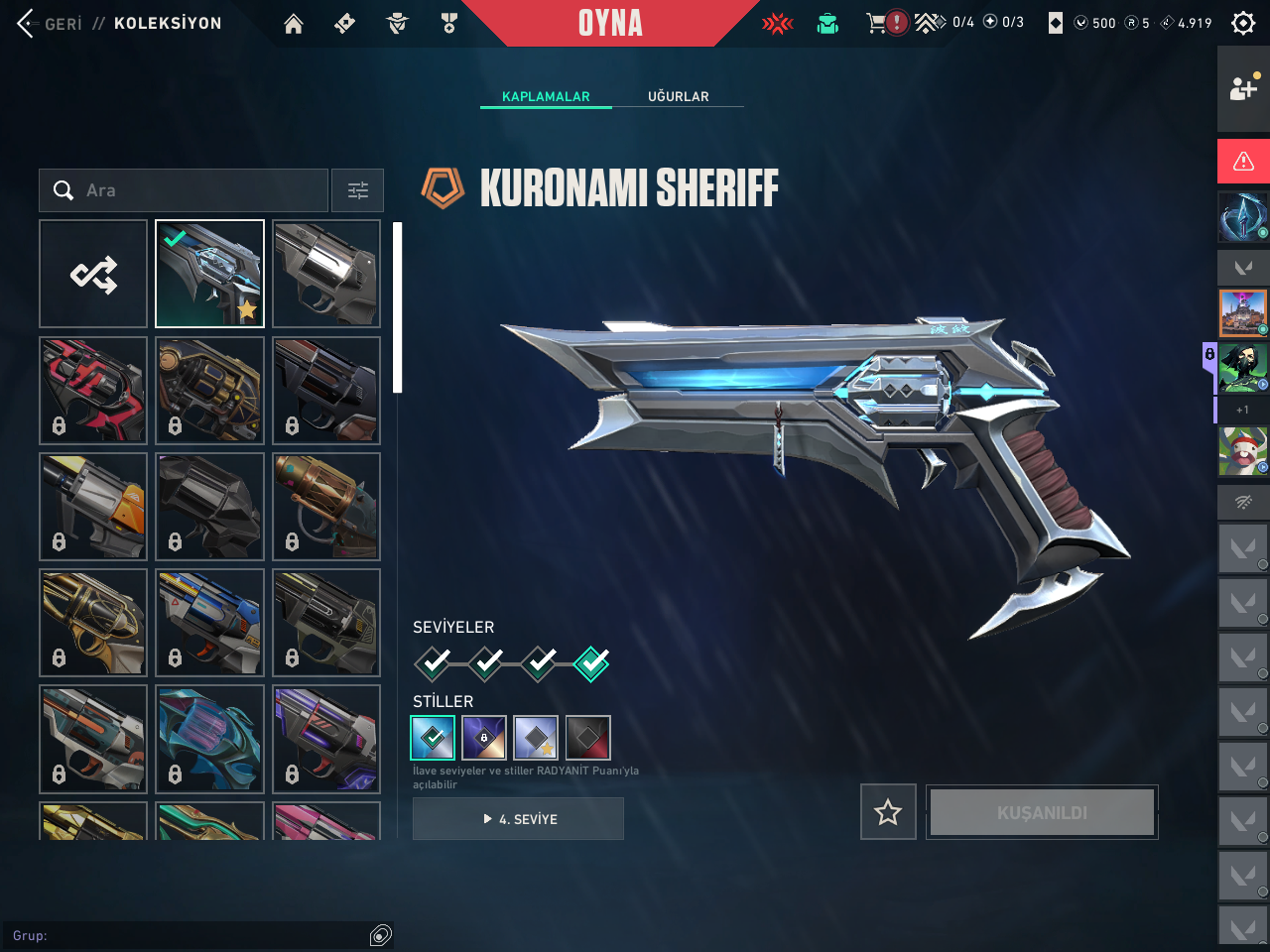The width and height of the screenshot is (1270, 952).
Task: Click the KUŞANILDI equip button
Action: pyautogui.click(x=1042, y=812)
